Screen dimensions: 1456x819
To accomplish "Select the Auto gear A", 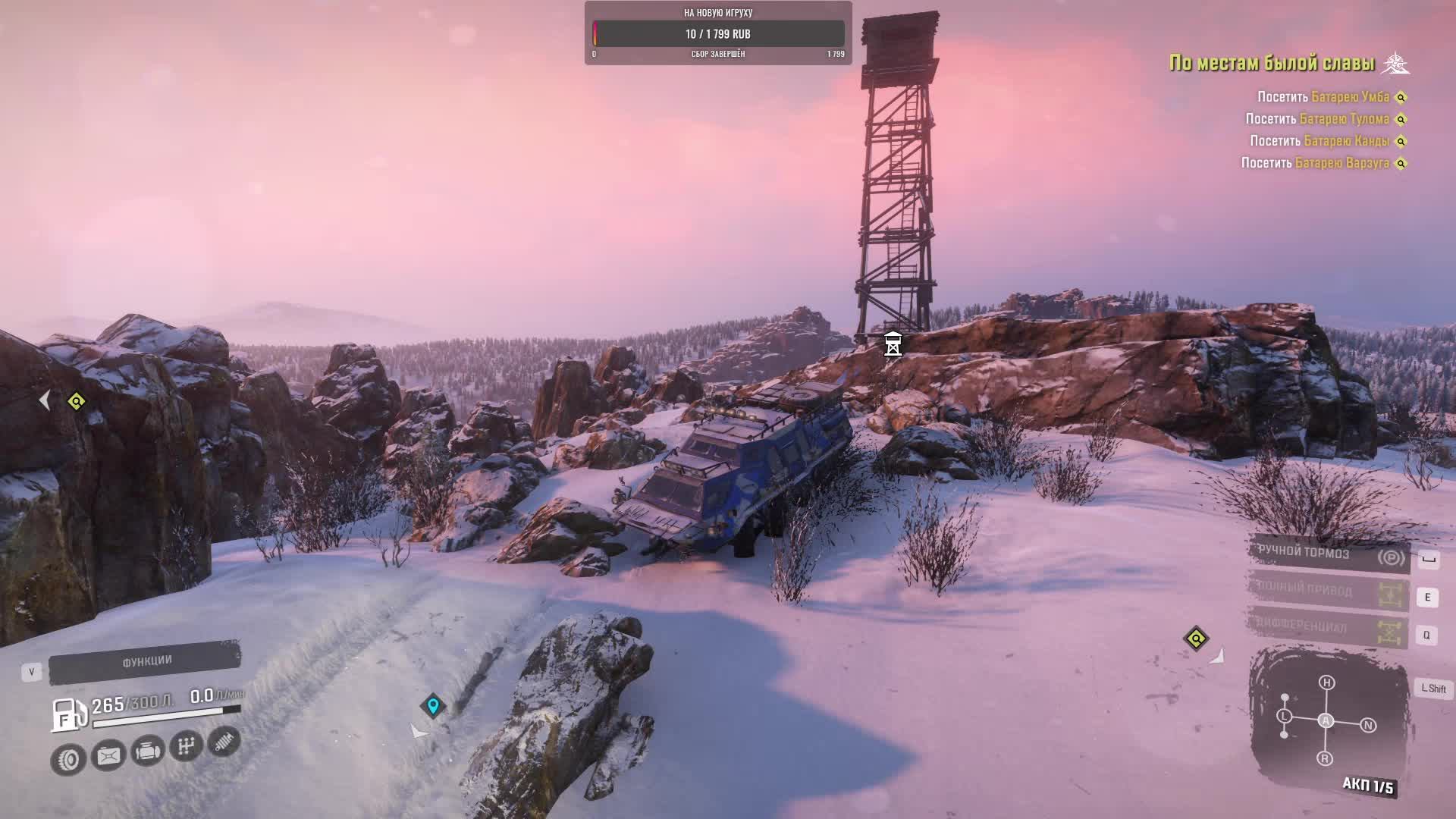I will [x=1326, y=720].
